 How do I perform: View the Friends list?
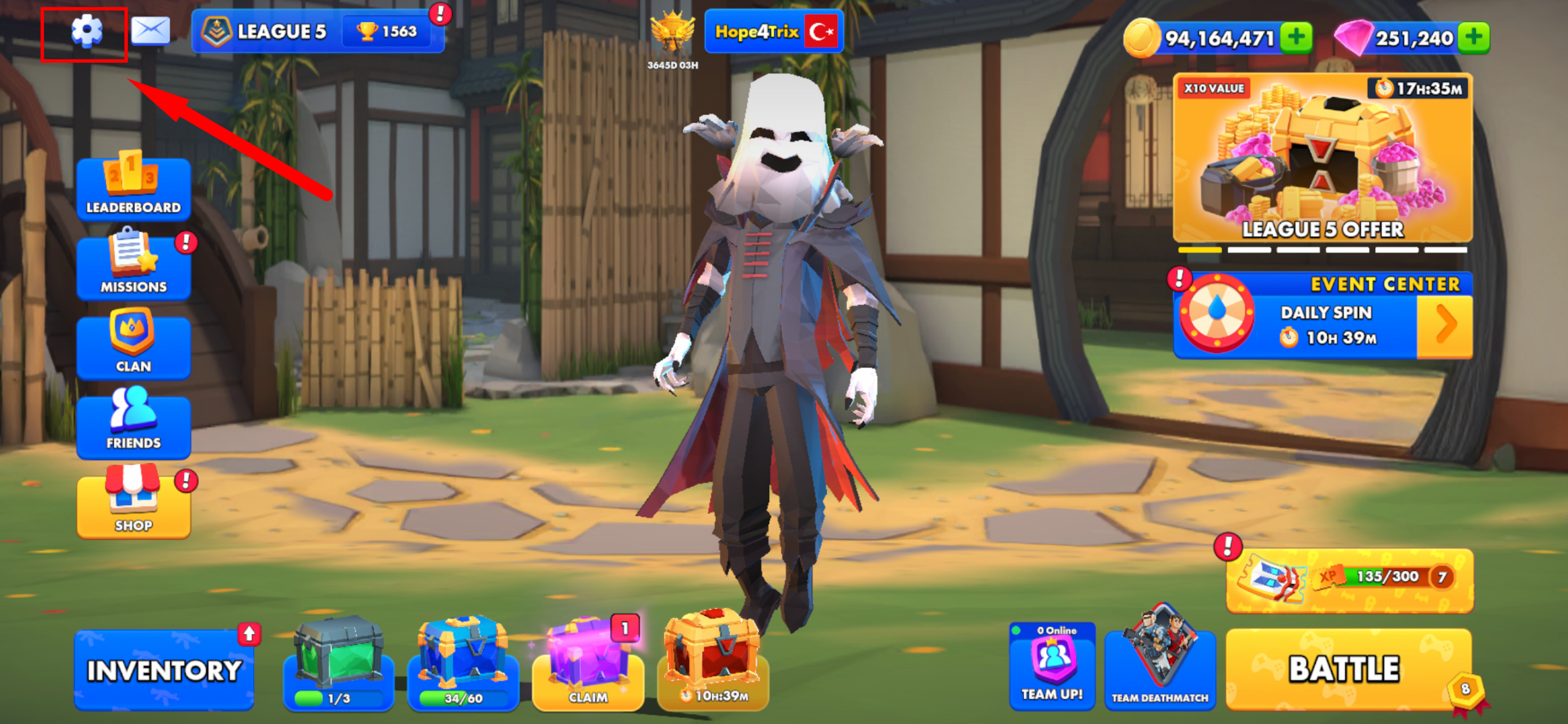133,424
